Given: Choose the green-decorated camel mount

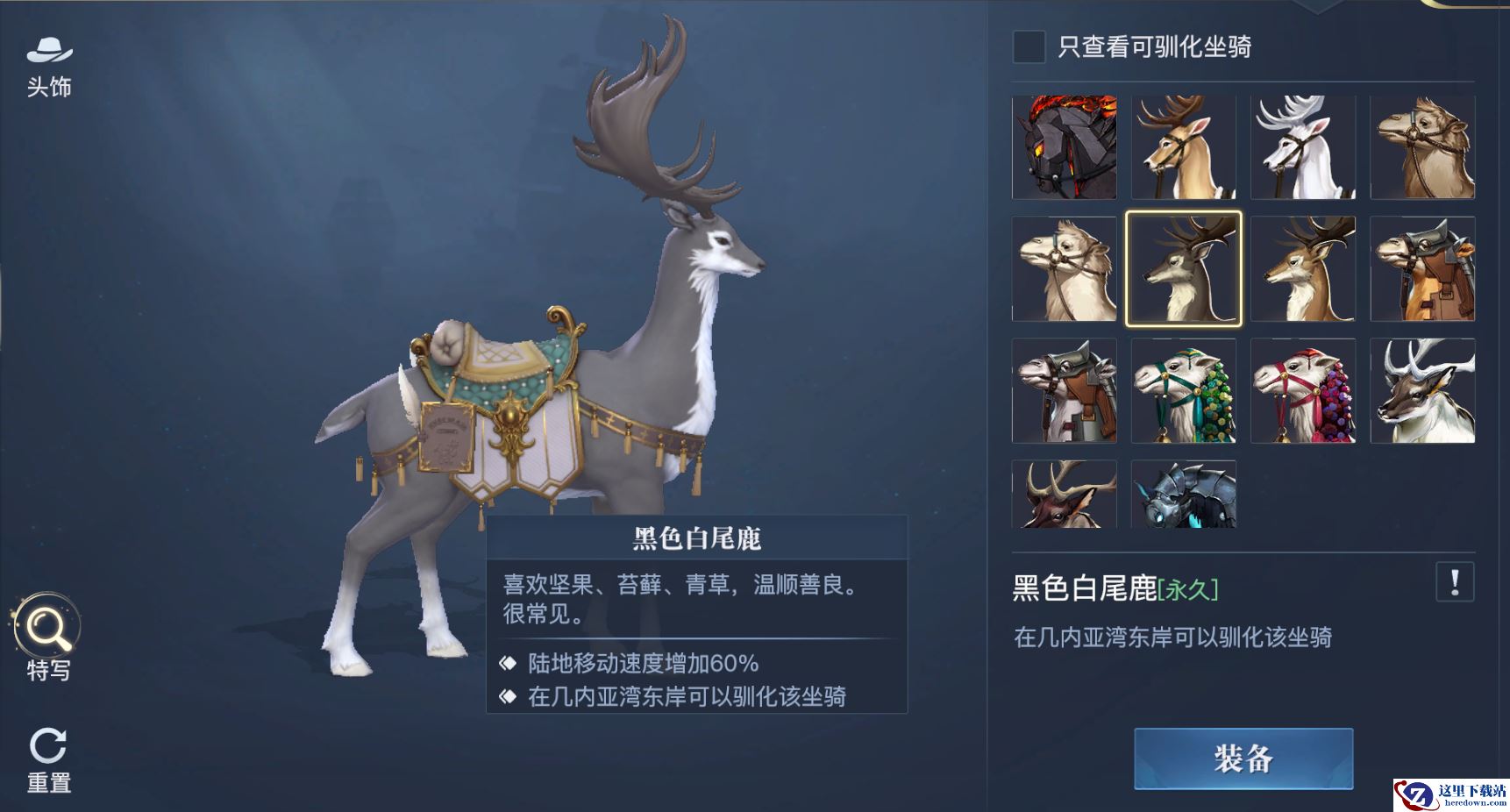Looking at the screenshot, I should pyautogui.click(x=1184, y=390).
